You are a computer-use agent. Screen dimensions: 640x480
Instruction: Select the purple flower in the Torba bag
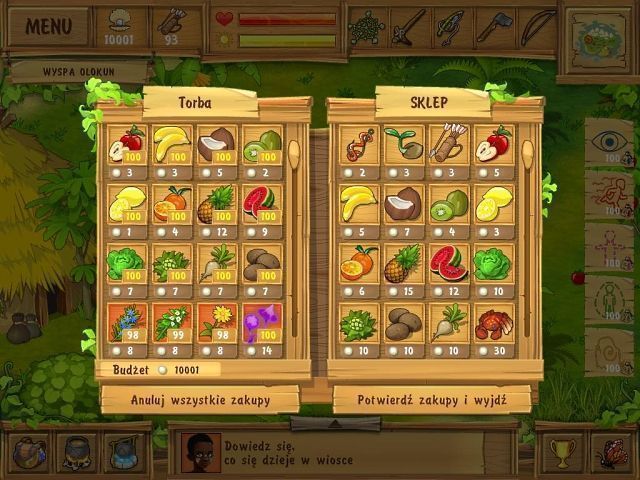[260, 324]
